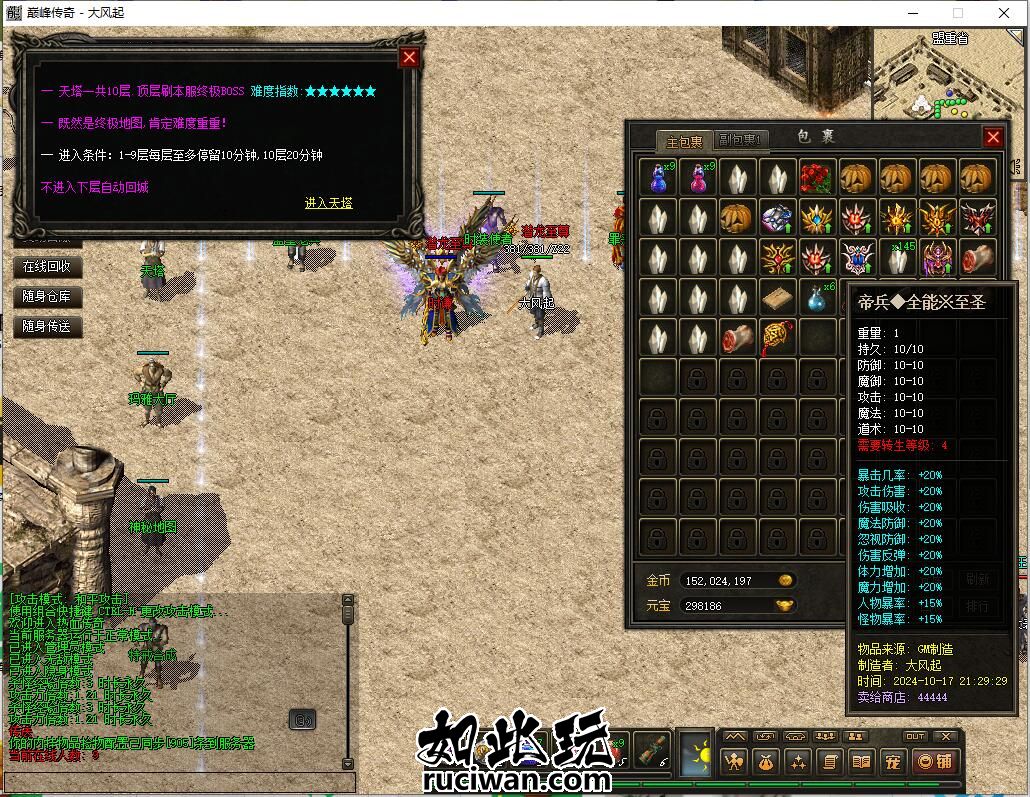Viewport: 1030px width, 797px height.
Task: Switch to the 副包裹1 tab
Action: 740,140
